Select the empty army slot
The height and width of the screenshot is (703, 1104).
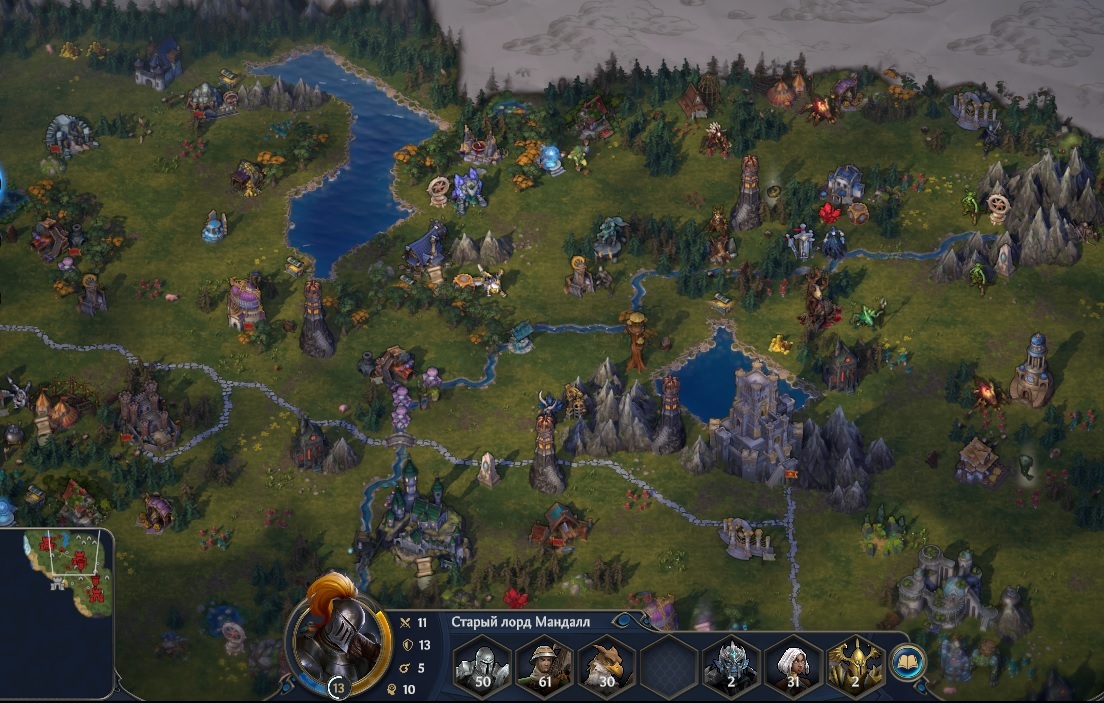[x=669, y=665]
